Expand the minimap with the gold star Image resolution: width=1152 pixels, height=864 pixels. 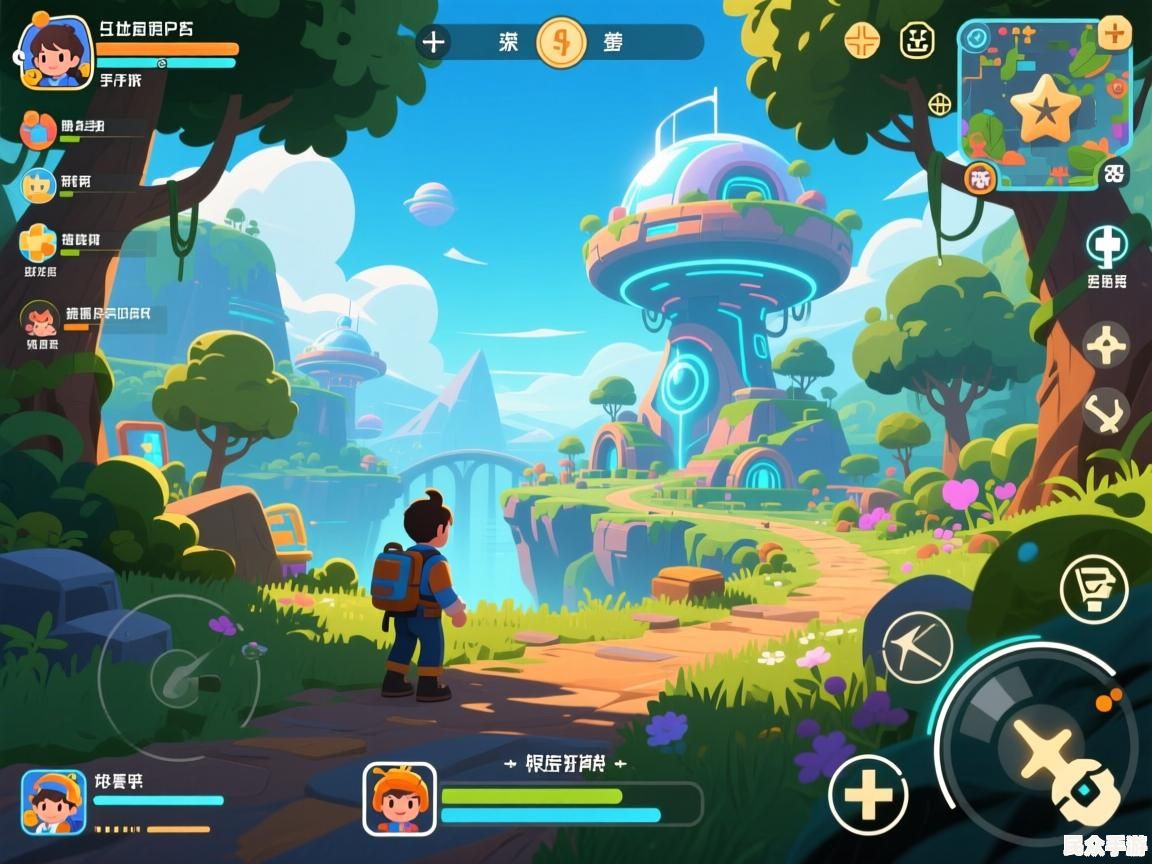1043,105
